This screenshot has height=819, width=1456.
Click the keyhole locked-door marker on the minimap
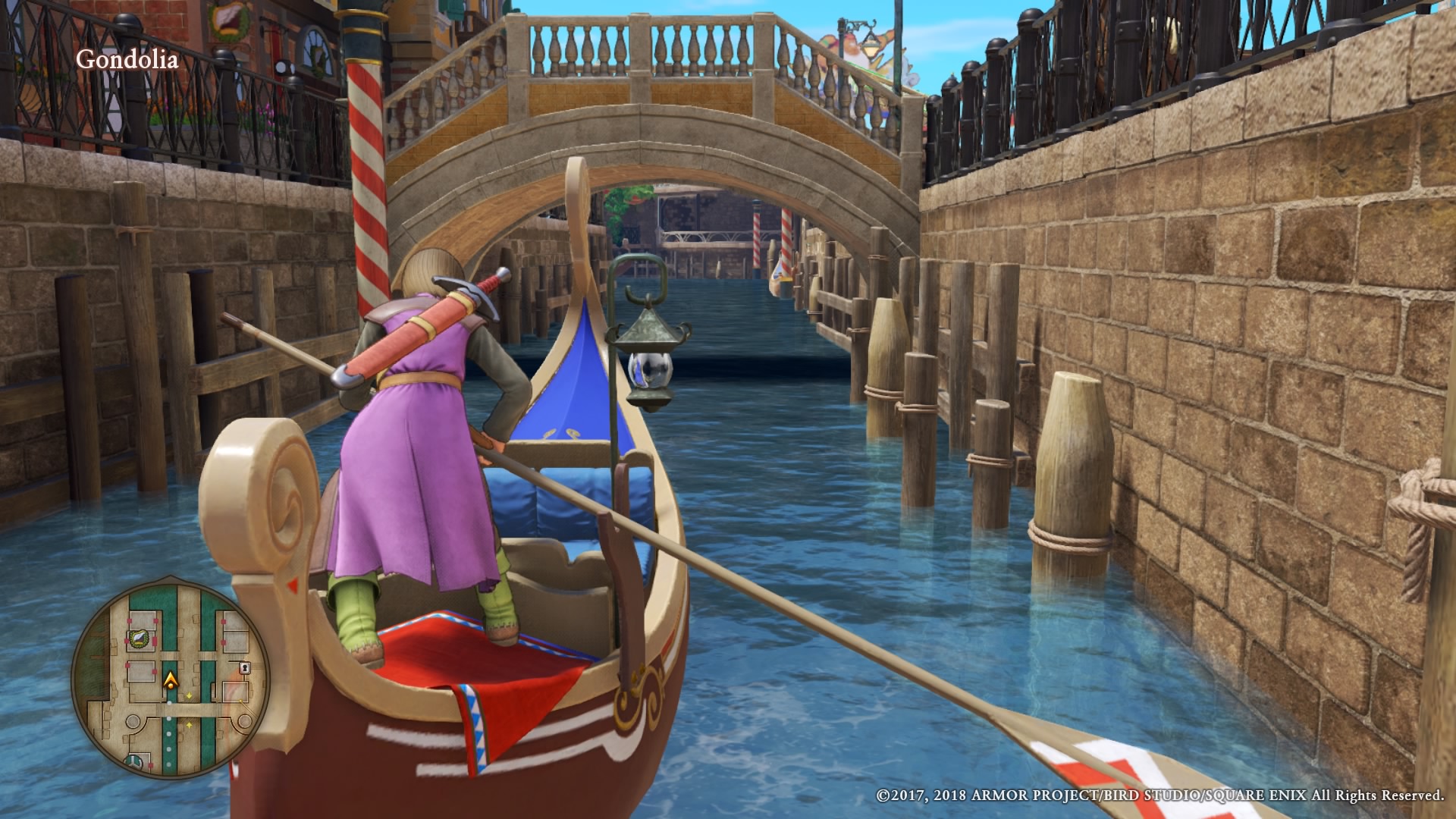[245, 668]
